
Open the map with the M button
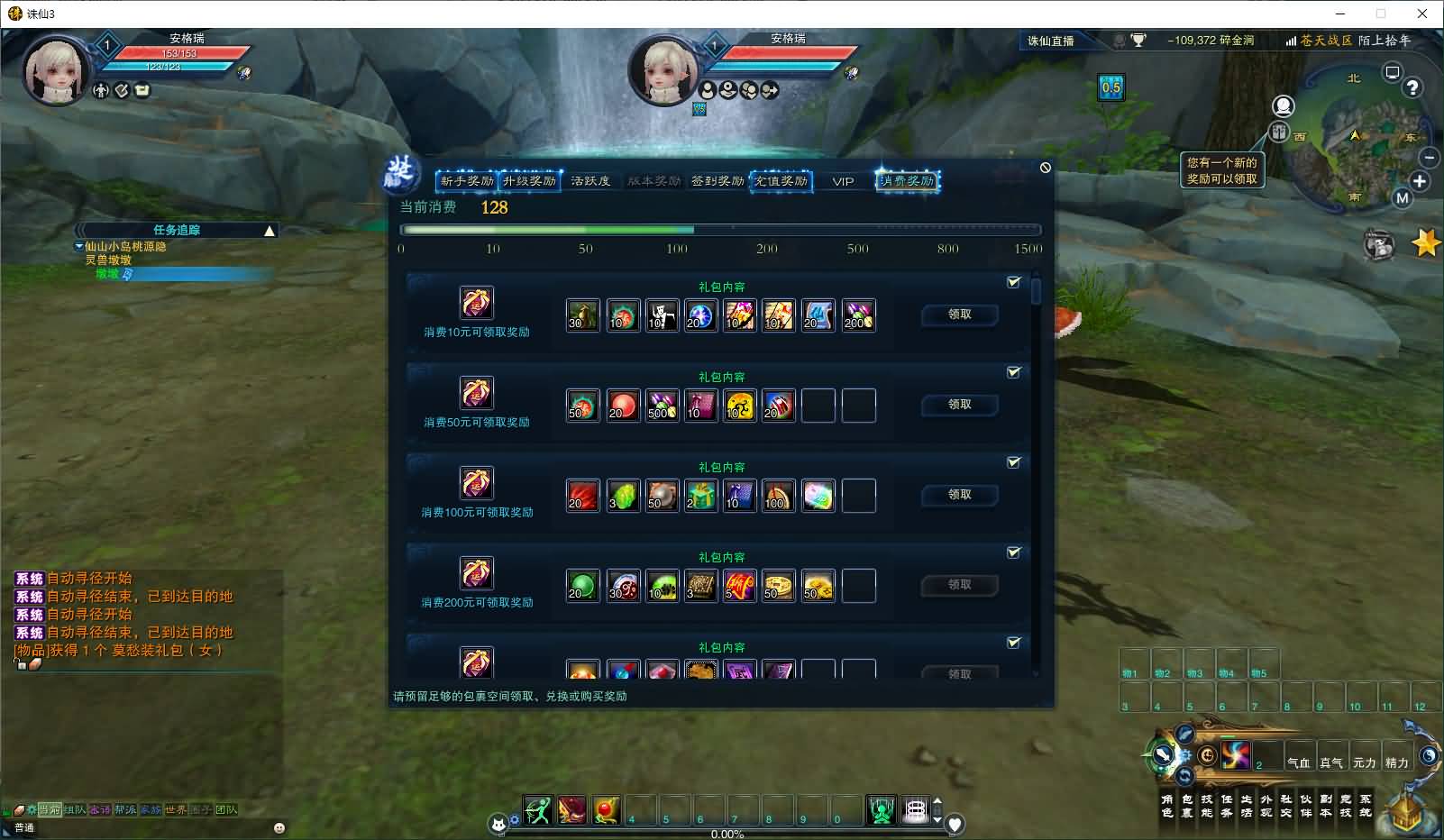pyautogui.click(x=1402, y=198)
